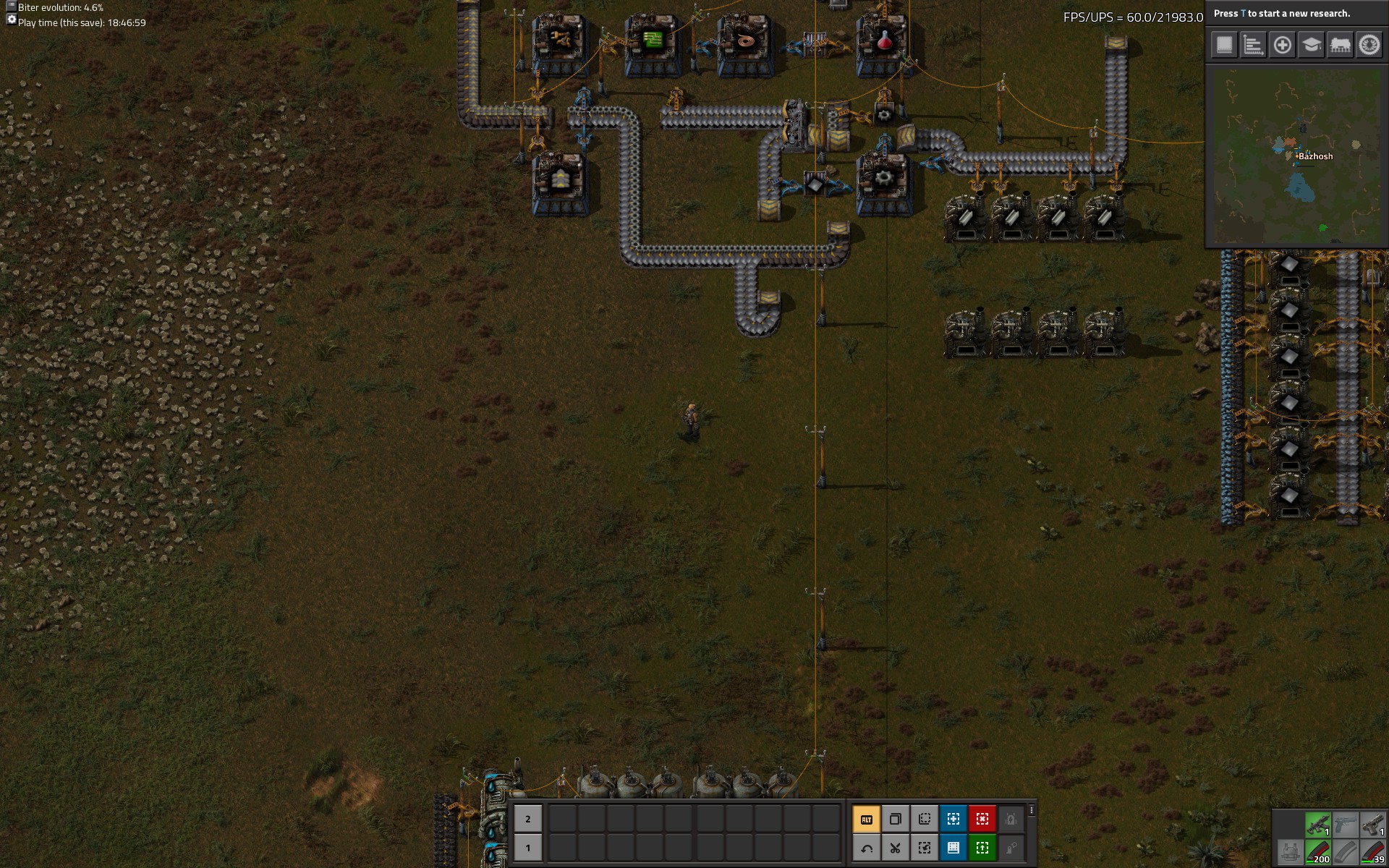Viewport: 1389px width, 868px height.
Task: Click the ammo magazine slot showing 39
Action: tap(1372, 851)
